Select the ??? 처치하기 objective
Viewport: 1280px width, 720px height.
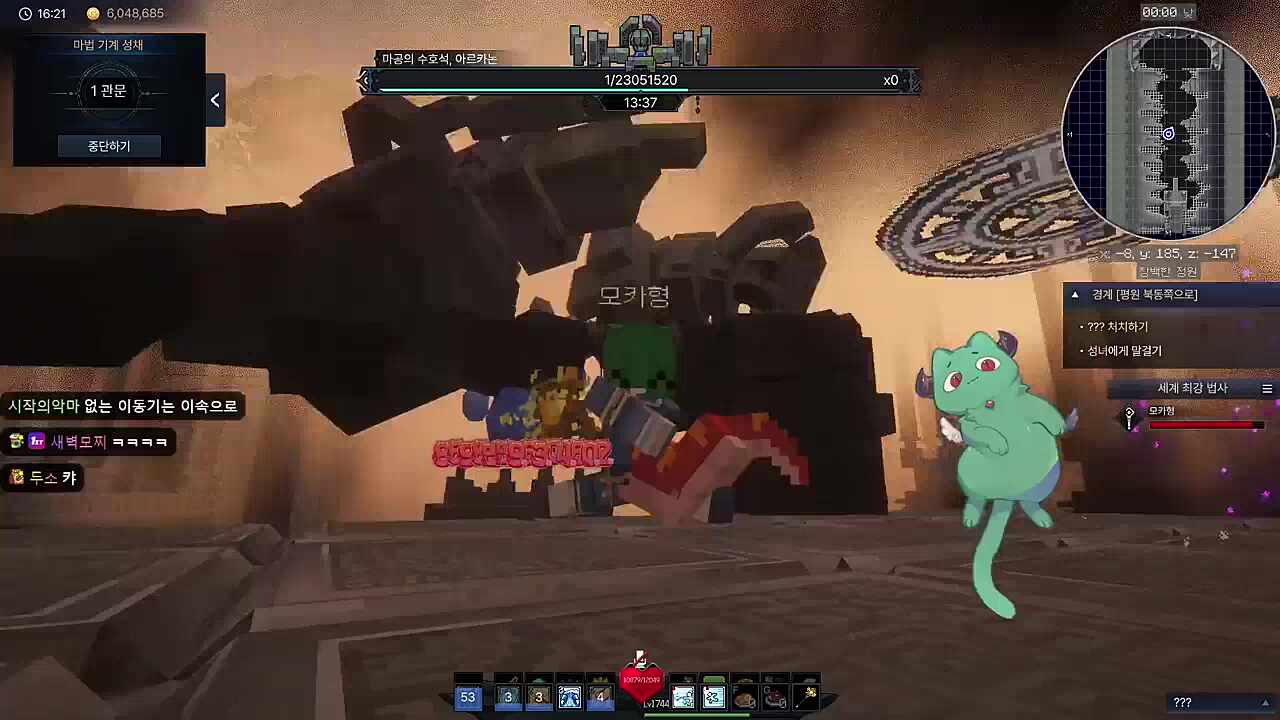tap(1118, 327)
